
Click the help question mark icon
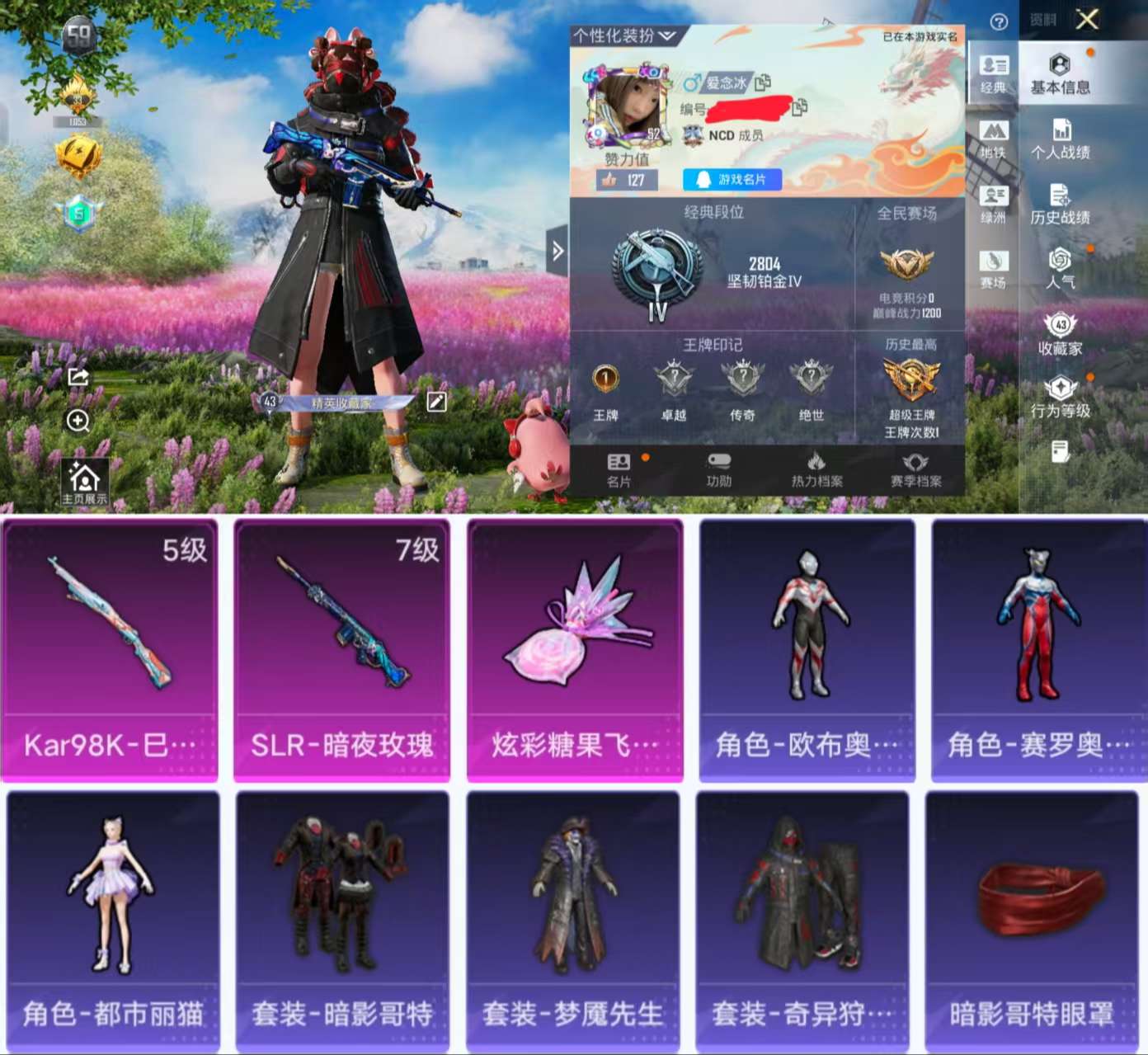click(x=1000, y=21)
